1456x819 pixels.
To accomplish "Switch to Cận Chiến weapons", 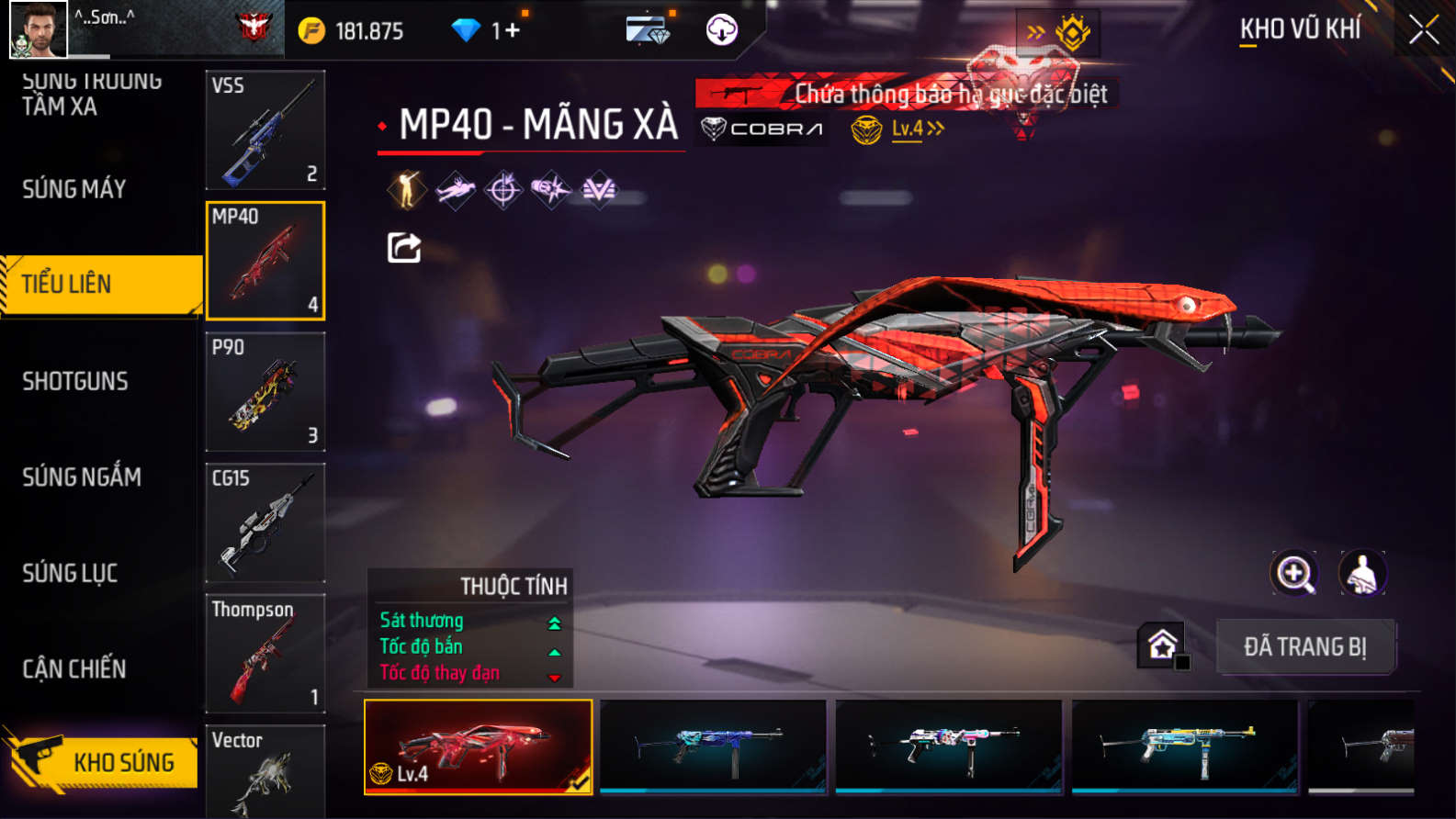I will [74, 668].
